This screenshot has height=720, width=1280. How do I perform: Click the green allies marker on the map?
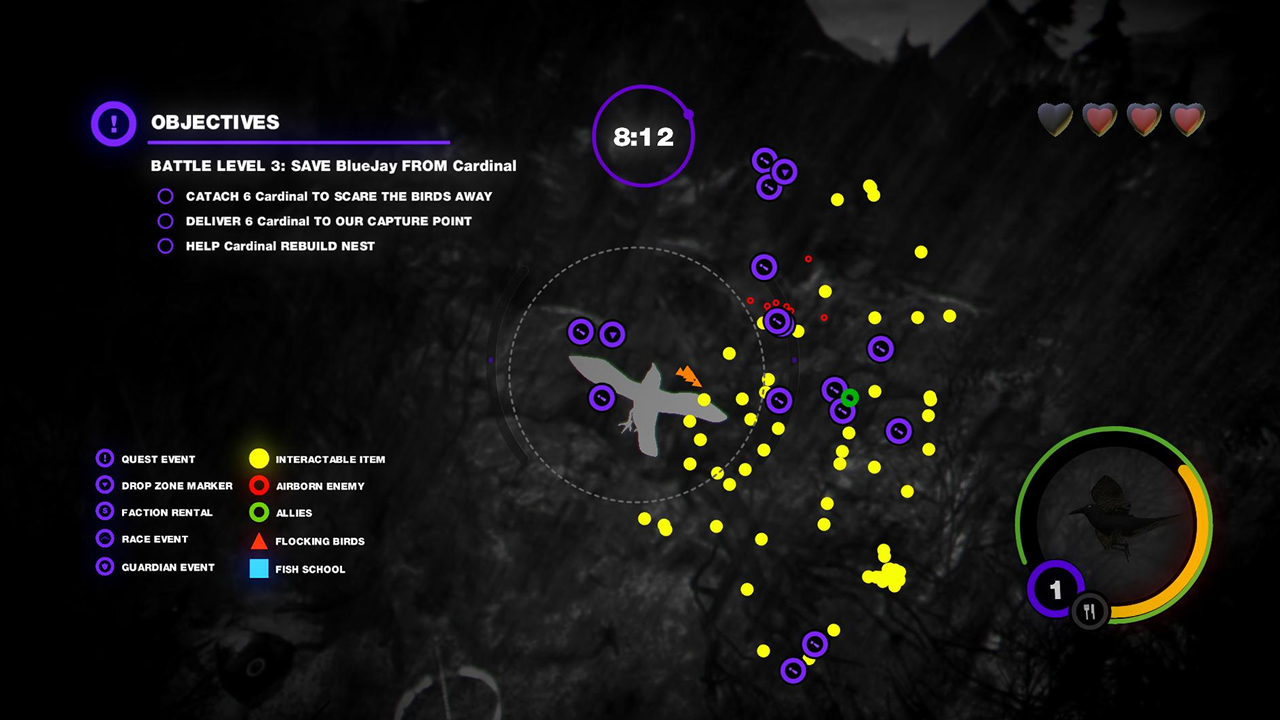(849, 398)
